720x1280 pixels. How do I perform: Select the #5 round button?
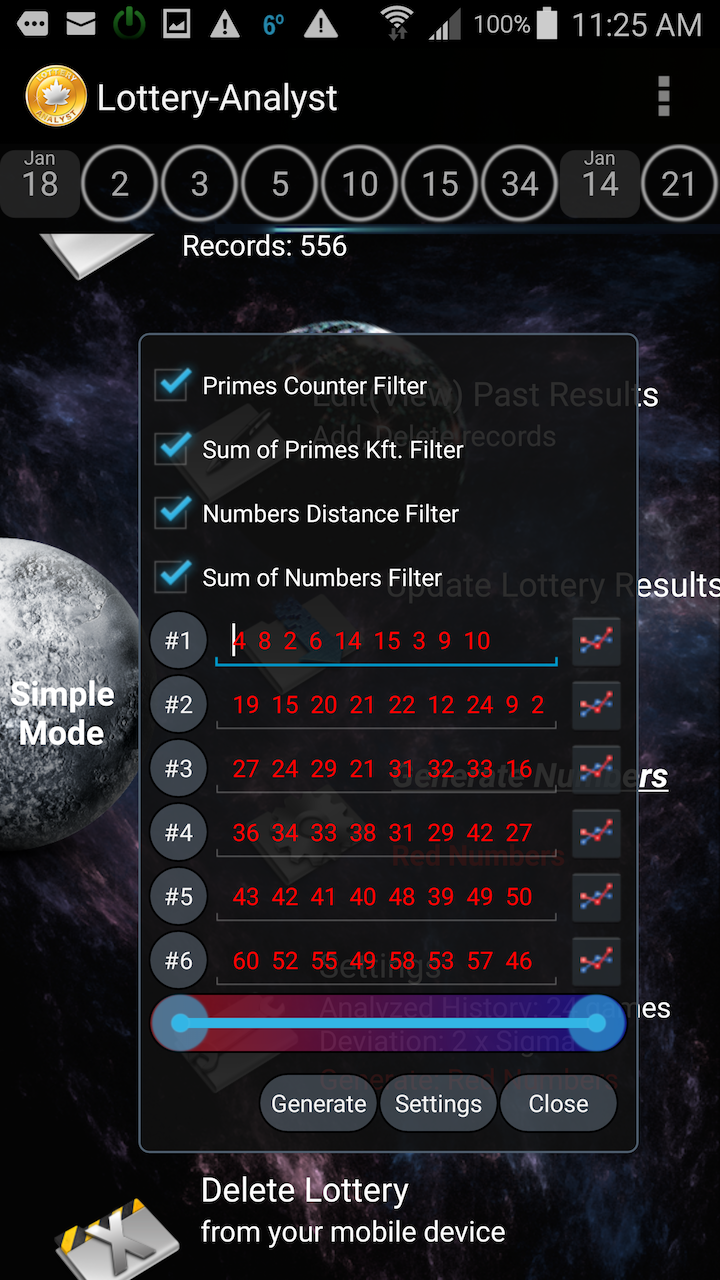(x=179, y=897)
